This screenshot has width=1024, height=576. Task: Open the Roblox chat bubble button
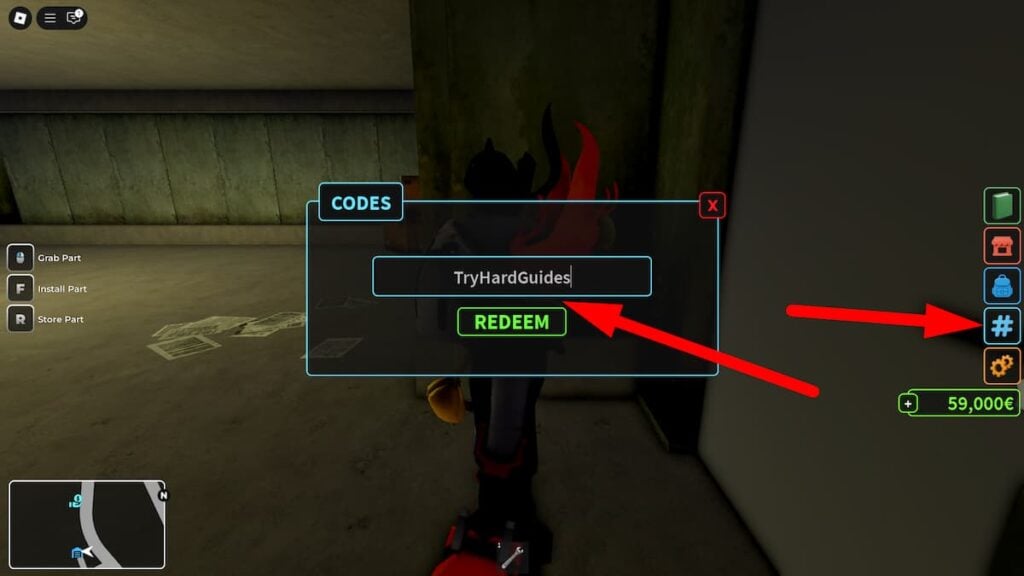tap(74, 18)
